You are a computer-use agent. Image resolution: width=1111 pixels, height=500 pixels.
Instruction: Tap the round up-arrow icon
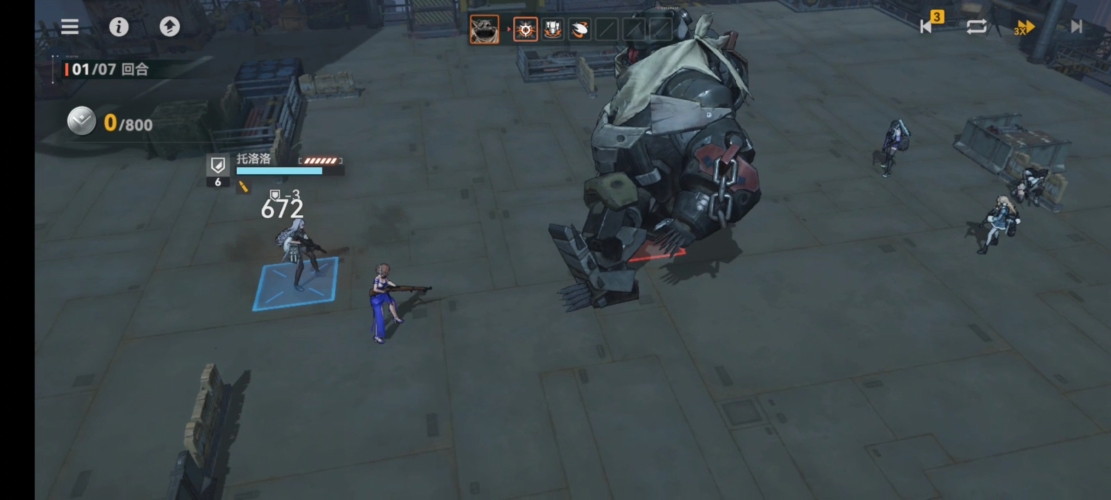[x=170, y=27]
